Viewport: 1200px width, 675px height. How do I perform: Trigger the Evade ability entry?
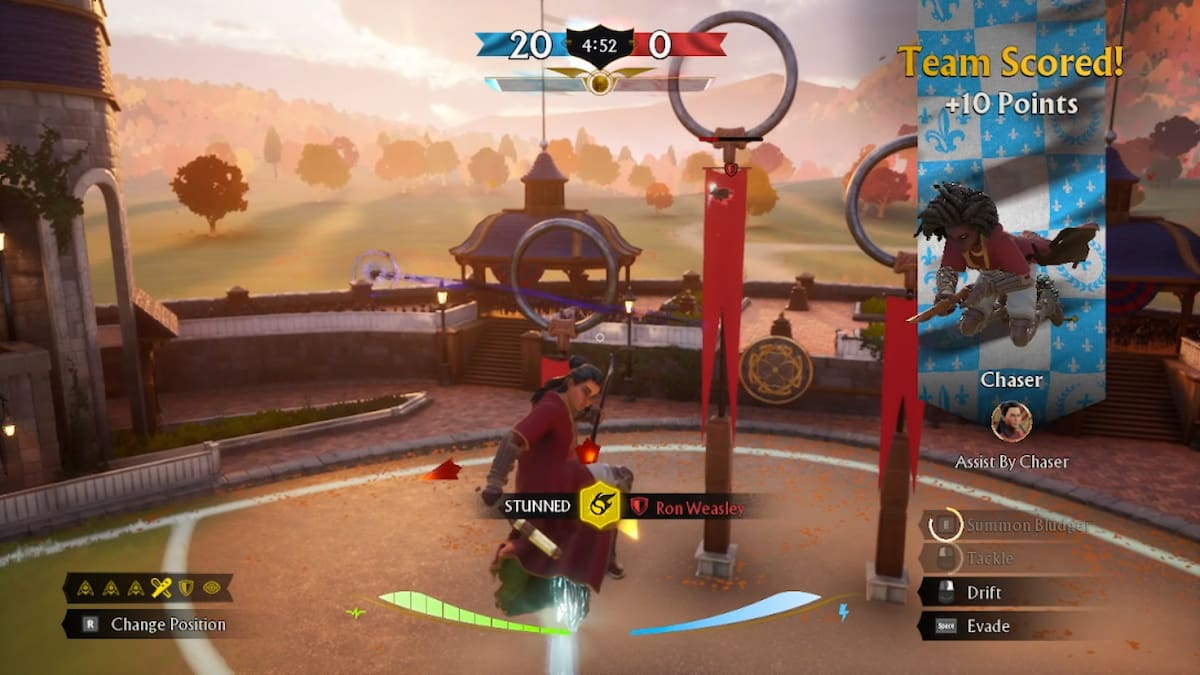click(x=987, y=626)
